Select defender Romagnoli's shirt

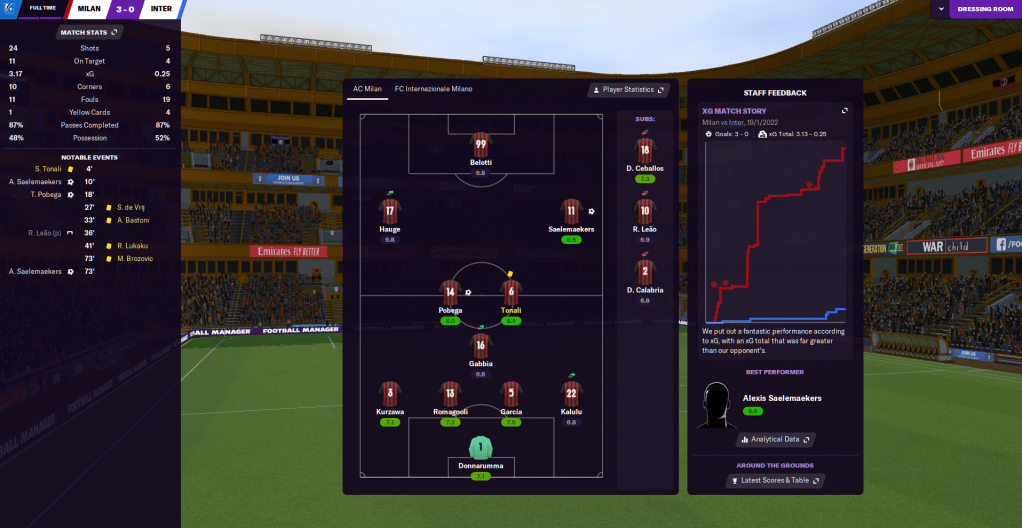450,393
